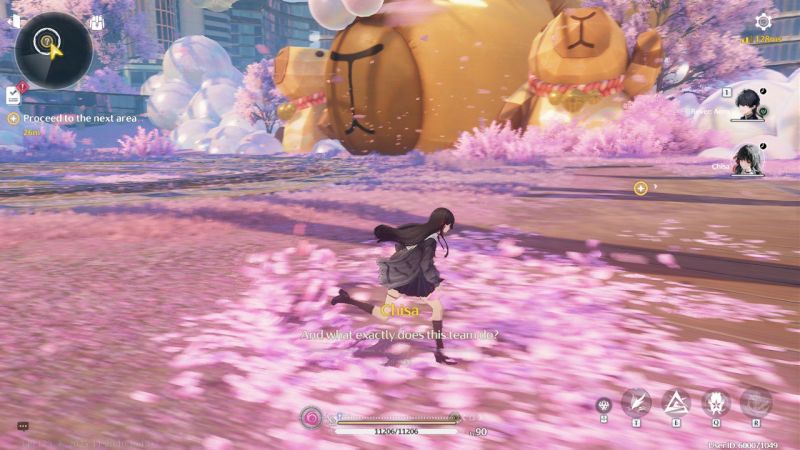Select the 'Proceed to the next area' objective

78,118
